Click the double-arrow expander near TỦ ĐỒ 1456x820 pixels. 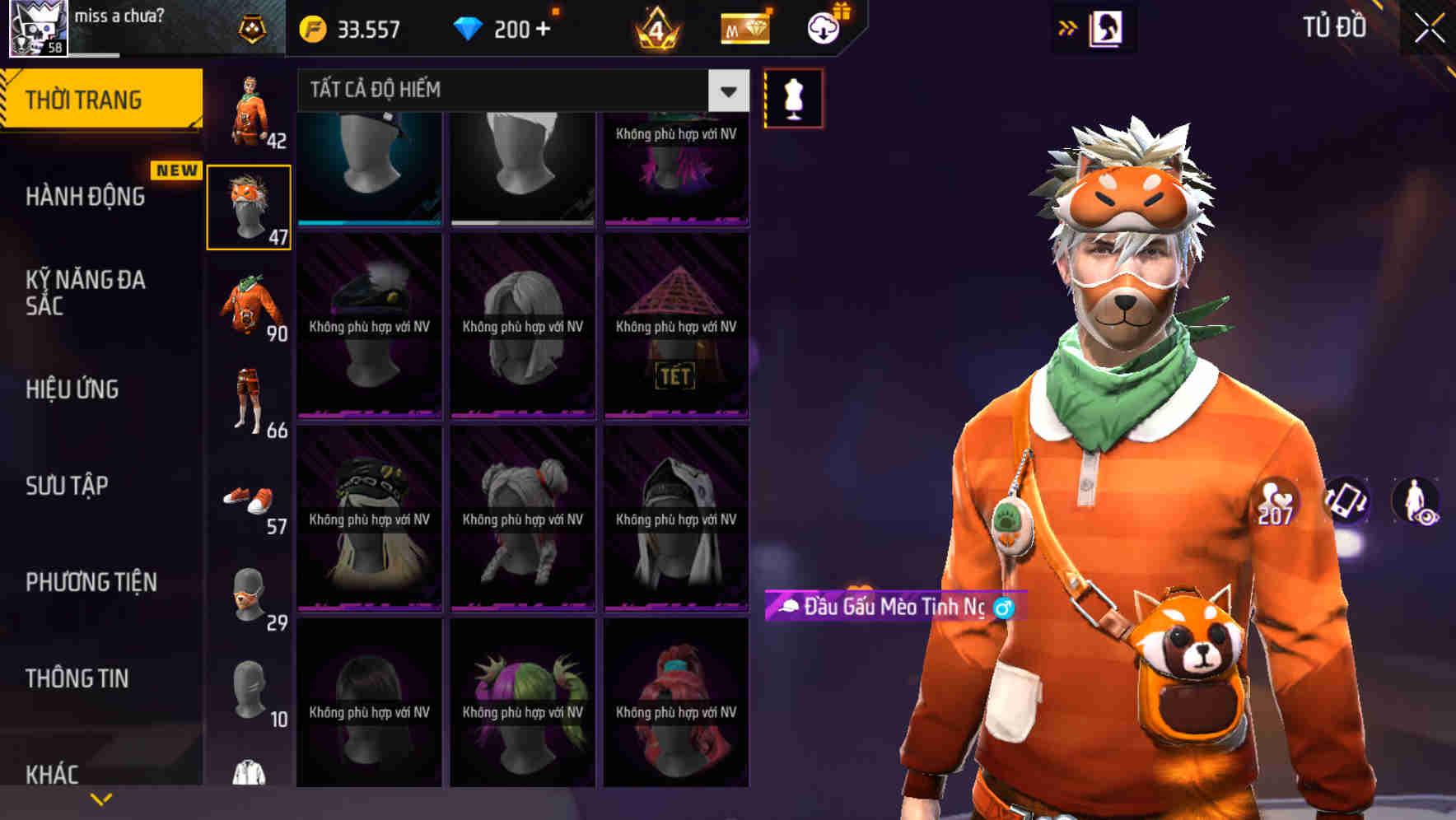(1067, 27)
